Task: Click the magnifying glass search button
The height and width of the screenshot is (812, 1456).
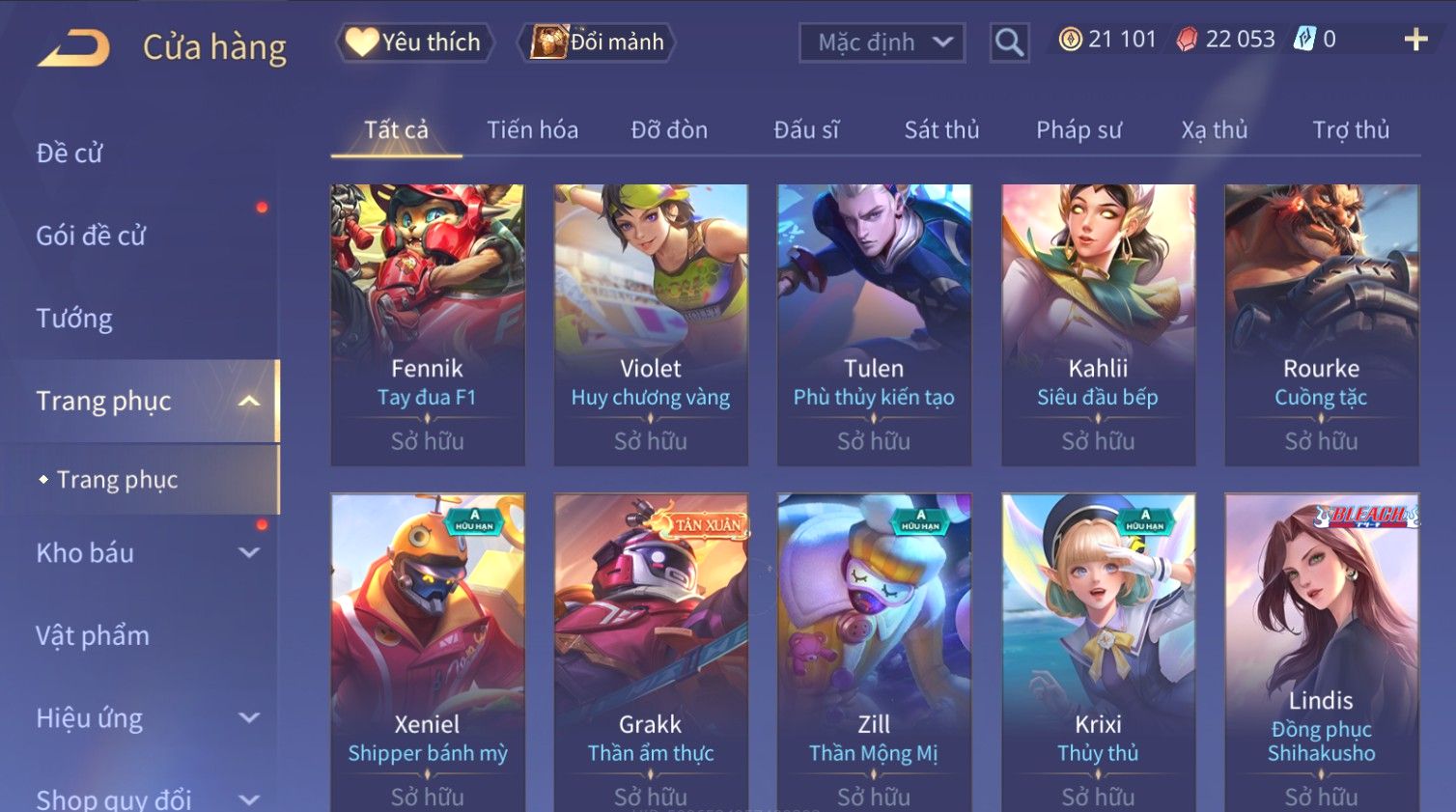Action: coord(1009,42)
